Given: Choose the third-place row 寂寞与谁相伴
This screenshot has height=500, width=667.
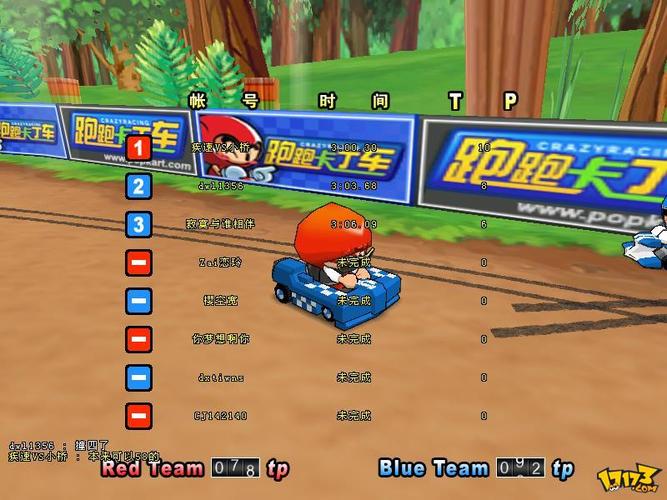Looking at the screenshot, I should pyautogui.click(x=220, y=224).
